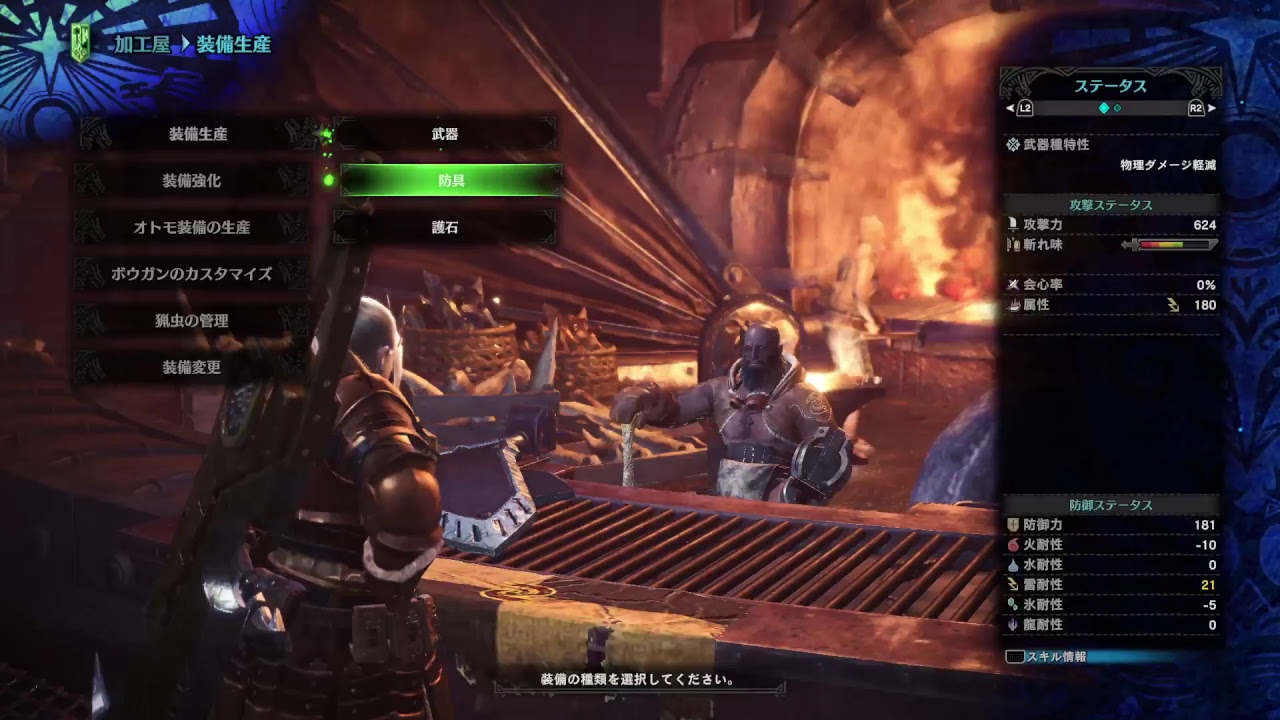The height and width of the screenshot is (720, 1280).
Task: Advance status page with the right arrow
Action: coord(1212,108)
